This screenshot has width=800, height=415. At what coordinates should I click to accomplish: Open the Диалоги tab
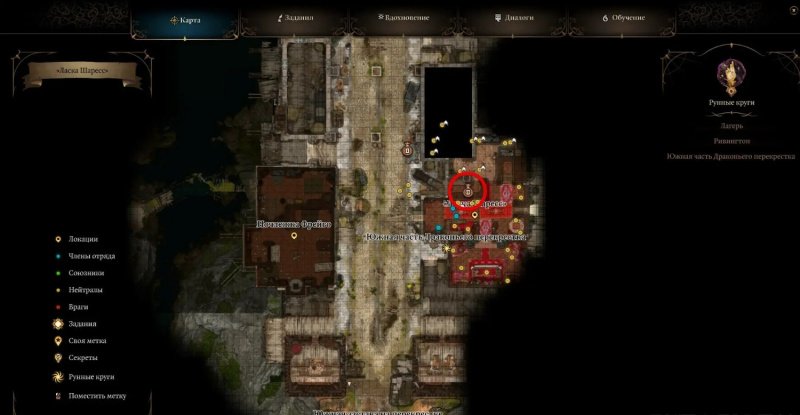coord(514,18)
